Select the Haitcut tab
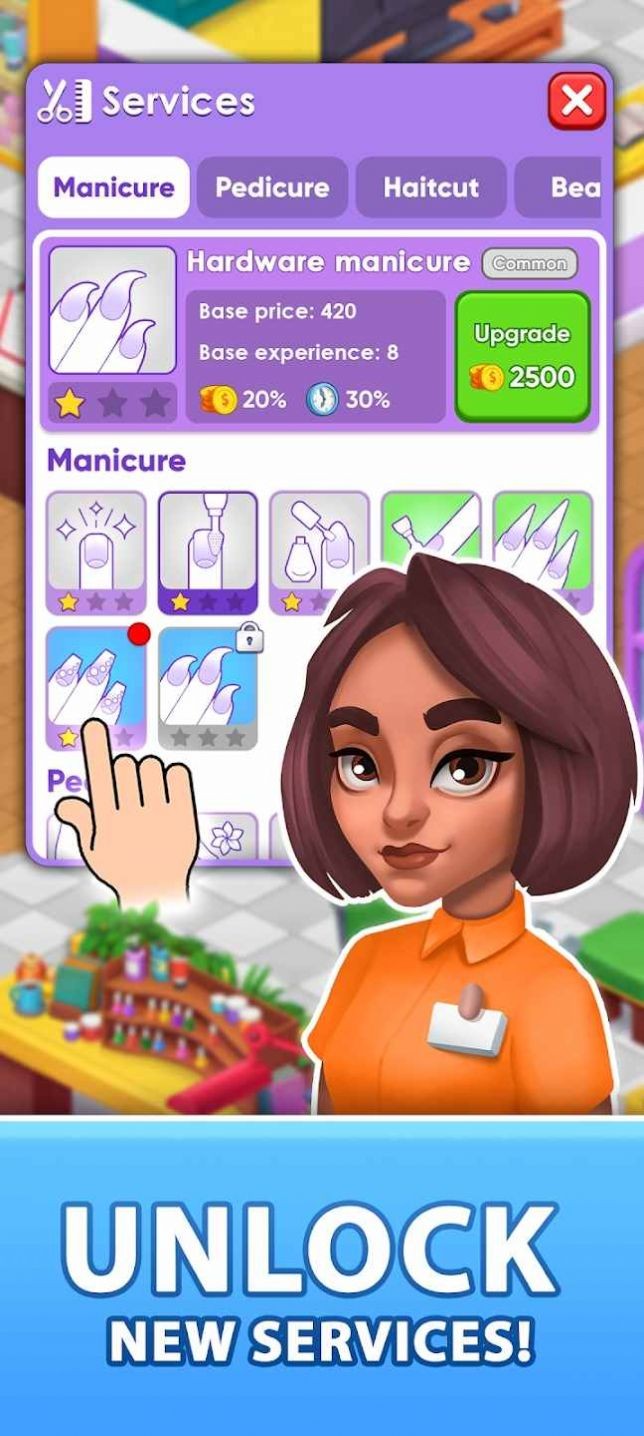Viewport: 644px width, 1436px height. pyautogui.click(x=431, y=187)
